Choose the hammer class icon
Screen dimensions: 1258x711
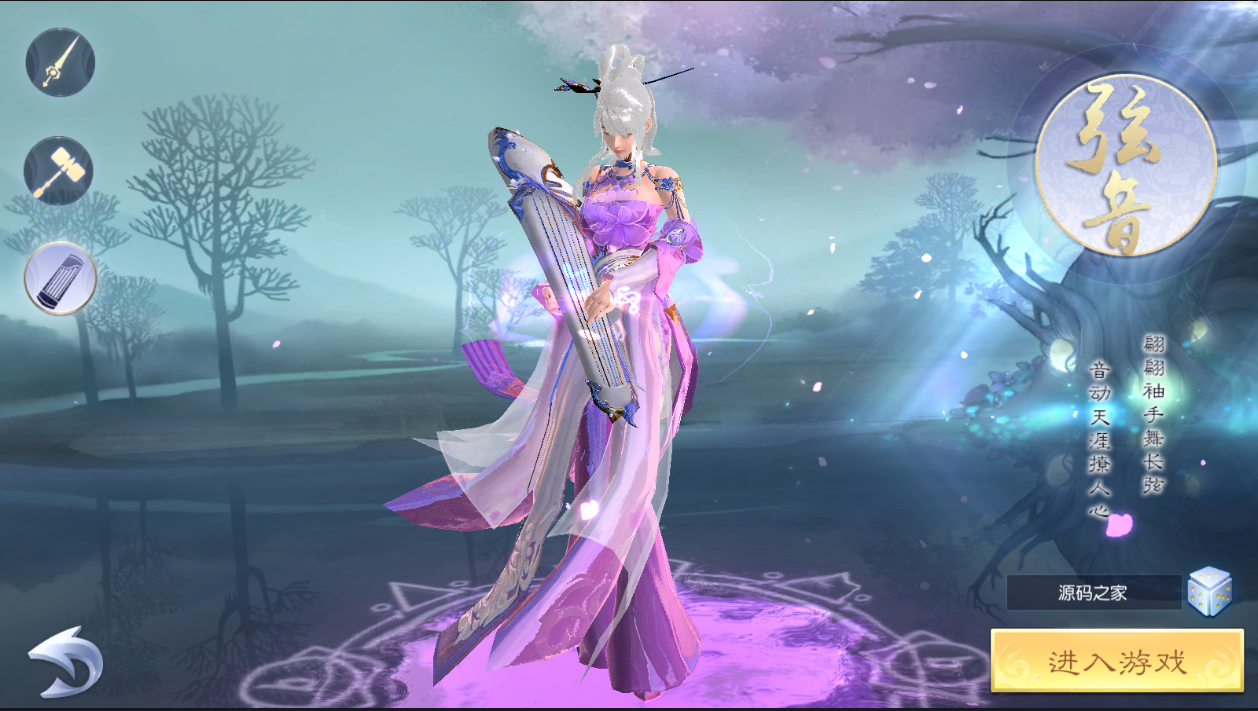point(59,170)
